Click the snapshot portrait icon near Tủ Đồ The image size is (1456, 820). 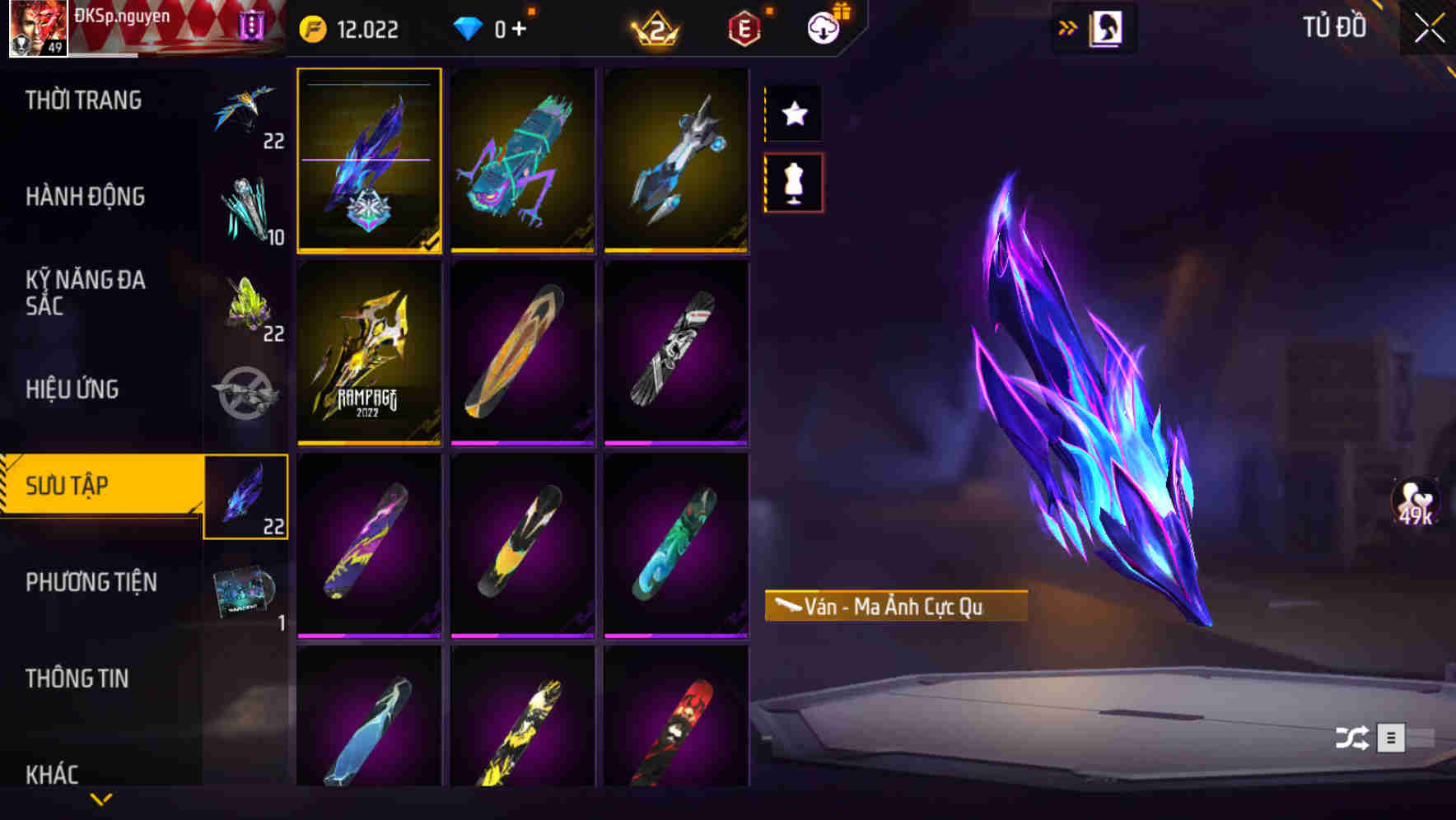[1105, 27]
